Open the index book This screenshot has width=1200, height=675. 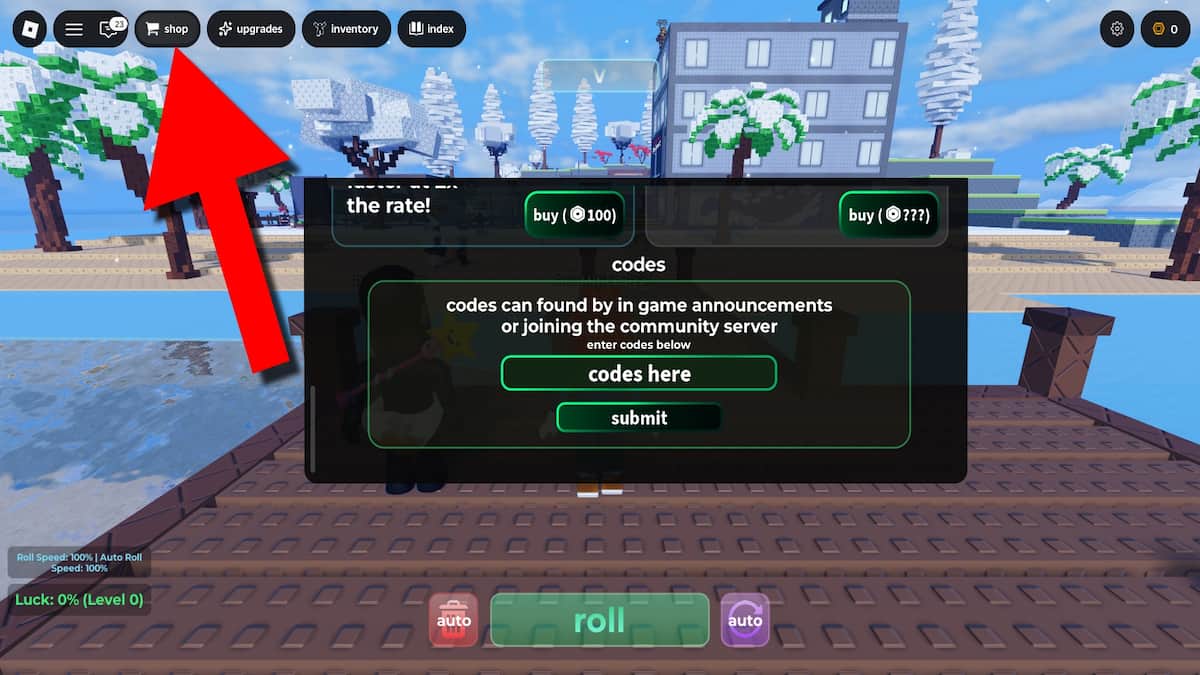point(431,29)
